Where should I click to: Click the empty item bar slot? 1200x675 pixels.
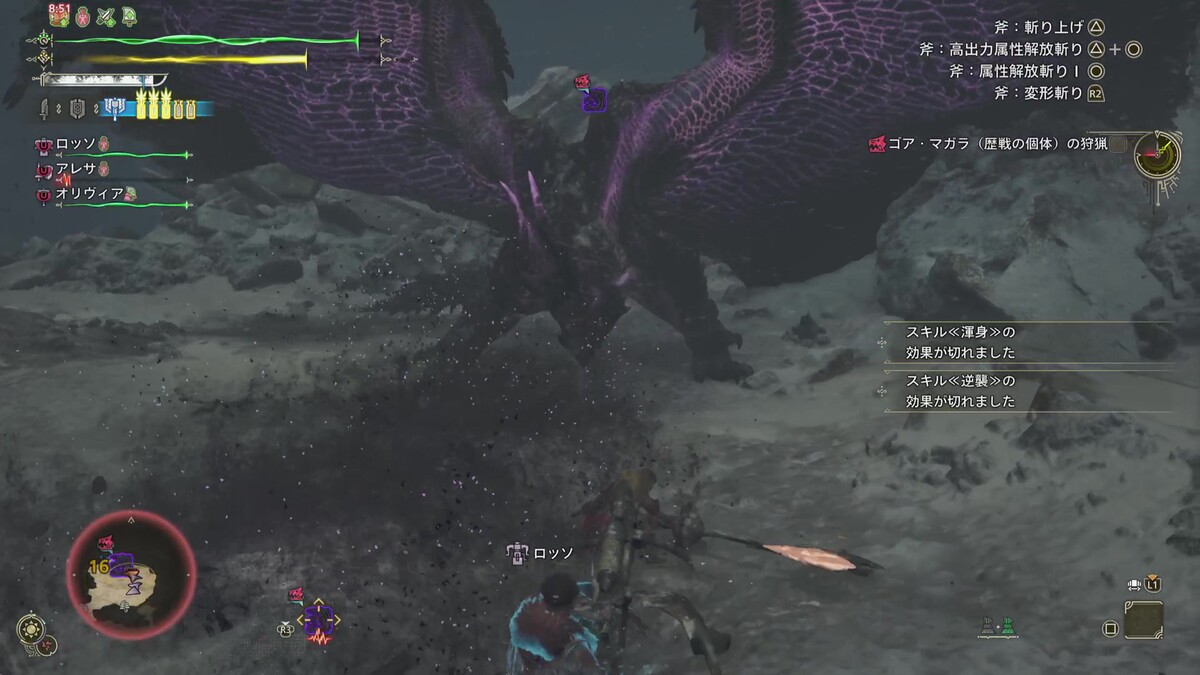(1143, 620)
